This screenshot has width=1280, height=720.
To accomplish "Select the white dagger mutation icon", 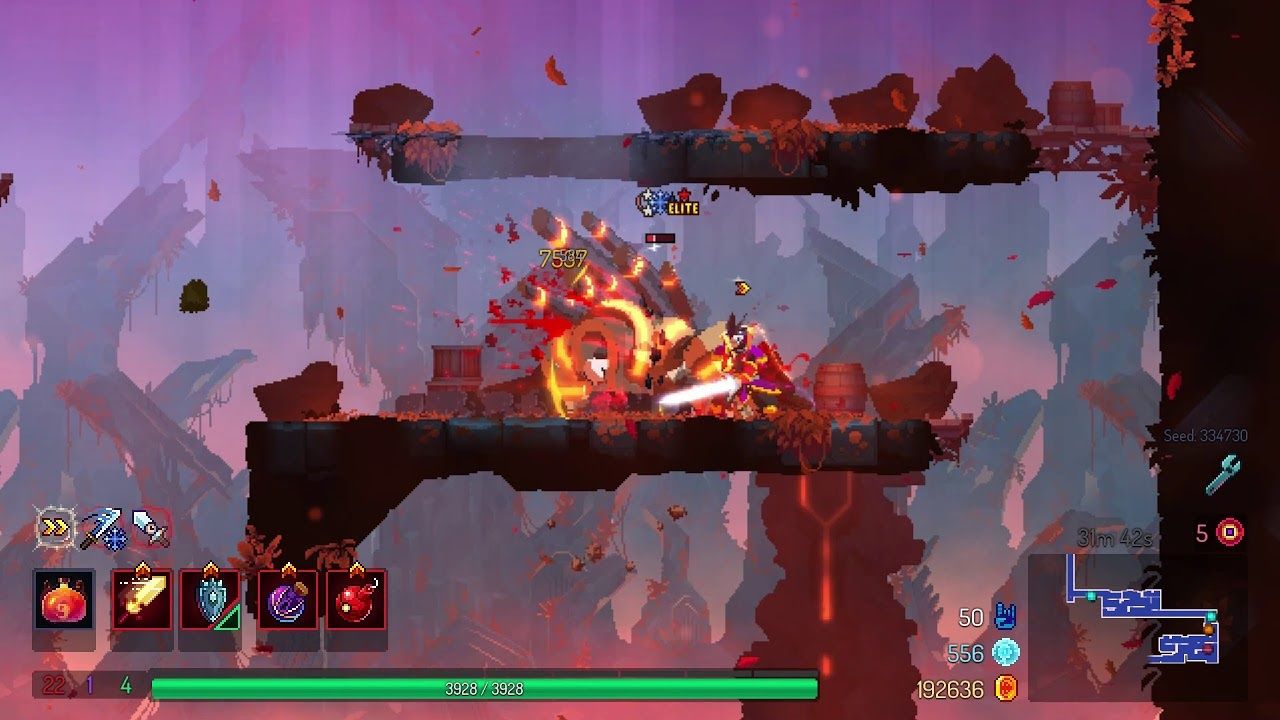I will pyautogui.click(x=150, y=527).
